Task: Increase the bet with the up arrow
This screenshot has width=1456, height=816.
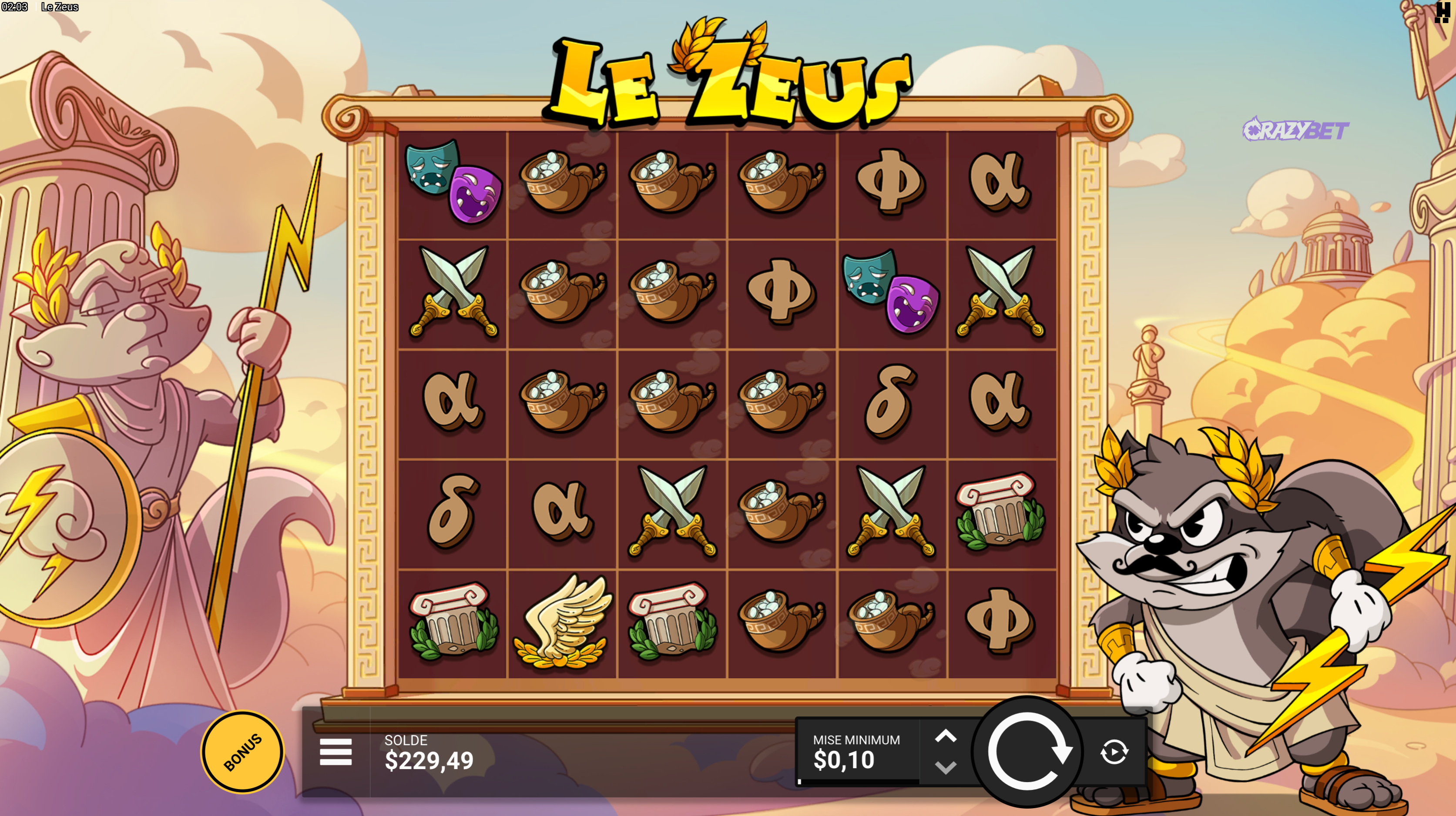Action: [x=946, y=736]
